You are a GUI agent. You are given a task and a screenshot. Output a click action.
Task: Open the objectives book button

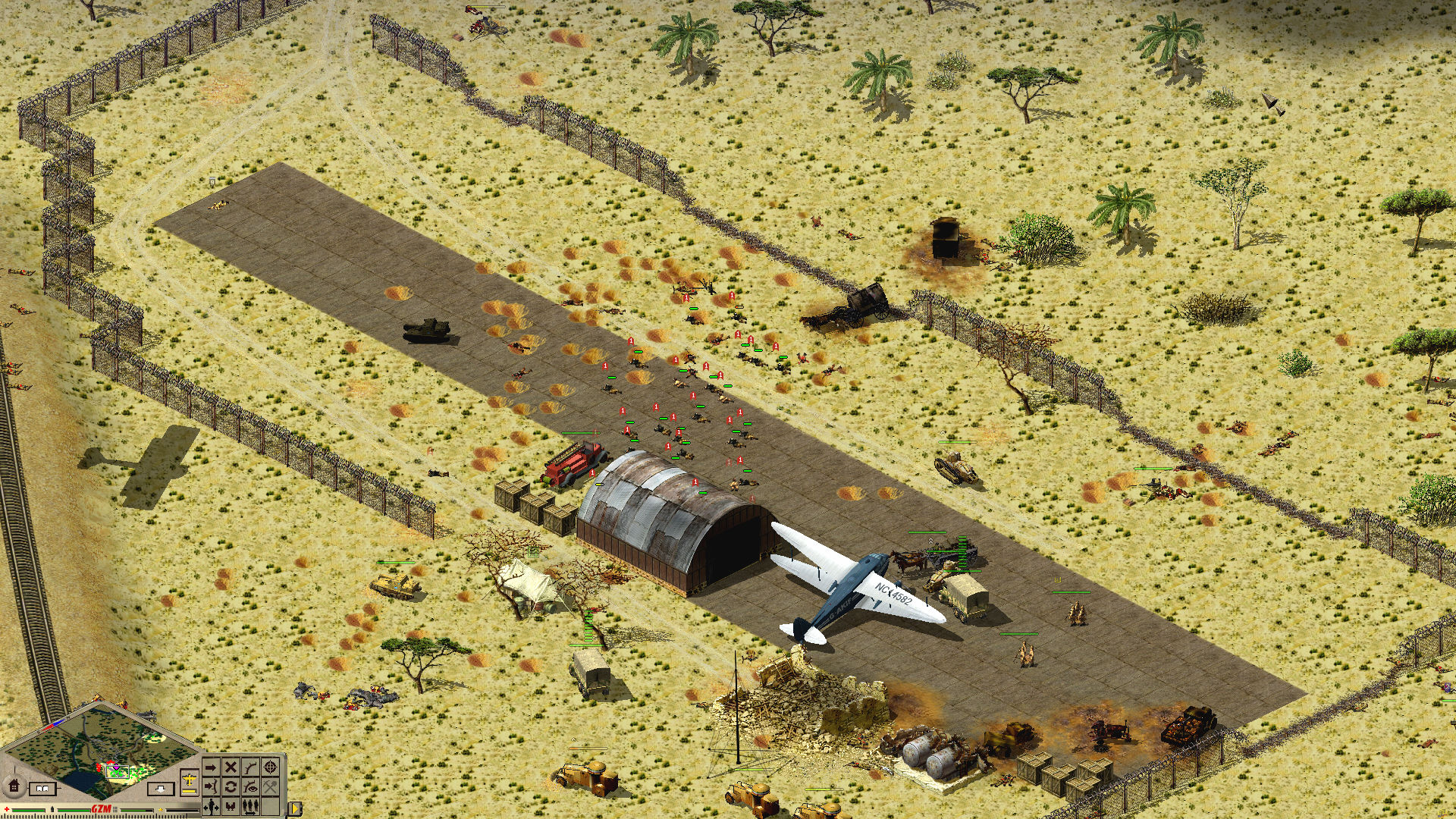pos(43,789)
